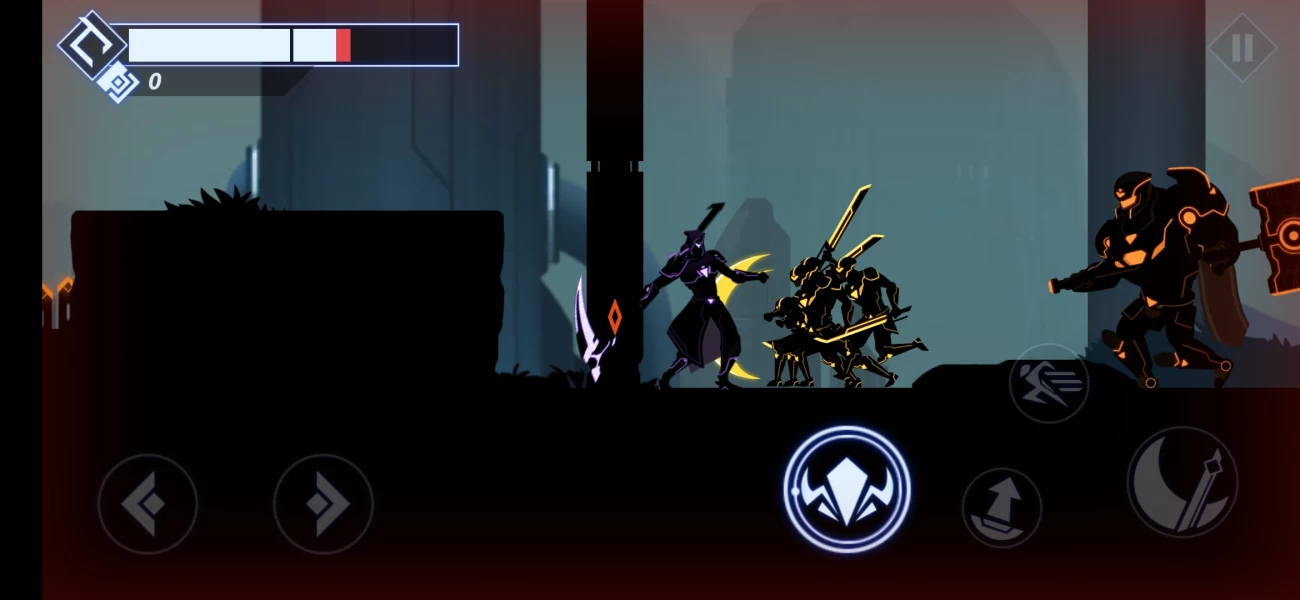Move right with the right arrow button
Screen dimensions: 1300x600
[323, 503]
